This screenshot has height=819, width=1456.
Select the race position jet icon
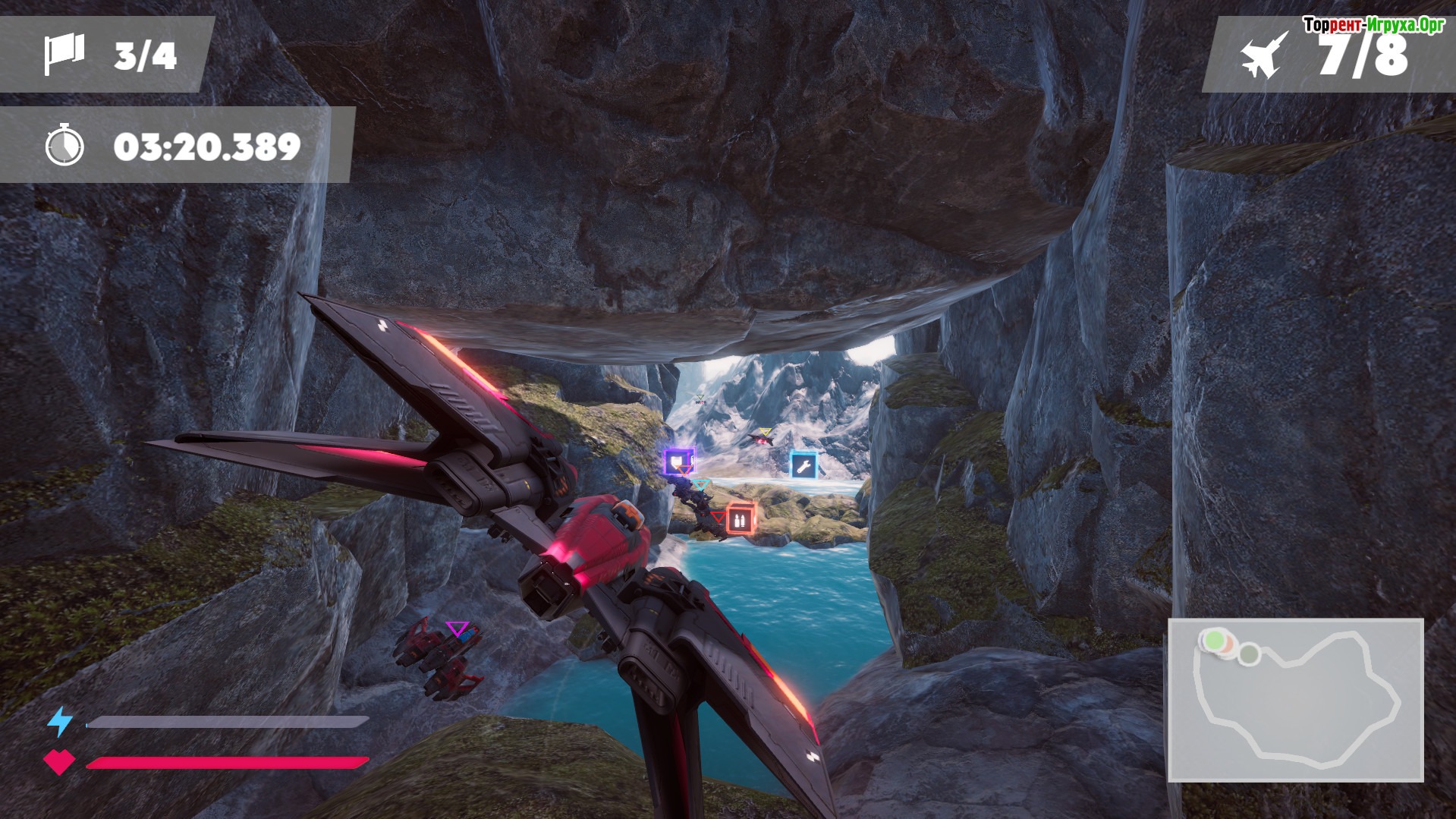[1264, 55]
